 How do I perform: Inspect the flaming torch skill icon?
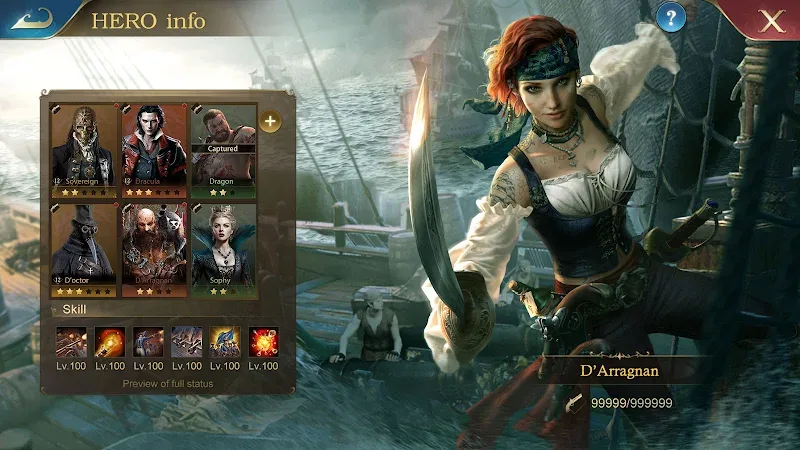pyautogui.click(x=109, y=343)
